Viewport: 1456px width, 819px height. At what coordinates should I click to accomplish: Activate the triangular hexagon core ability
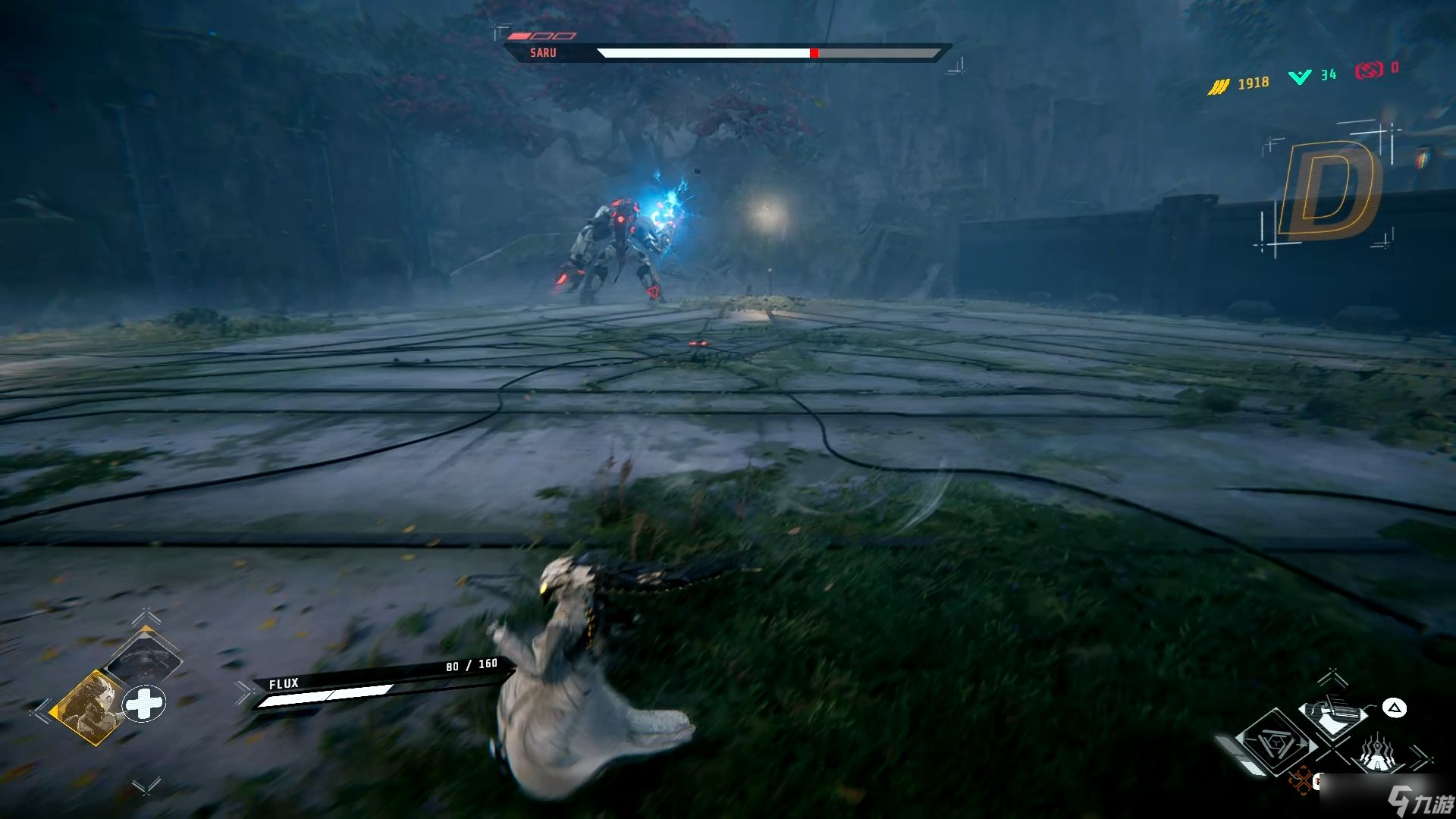pos(1276,744)
